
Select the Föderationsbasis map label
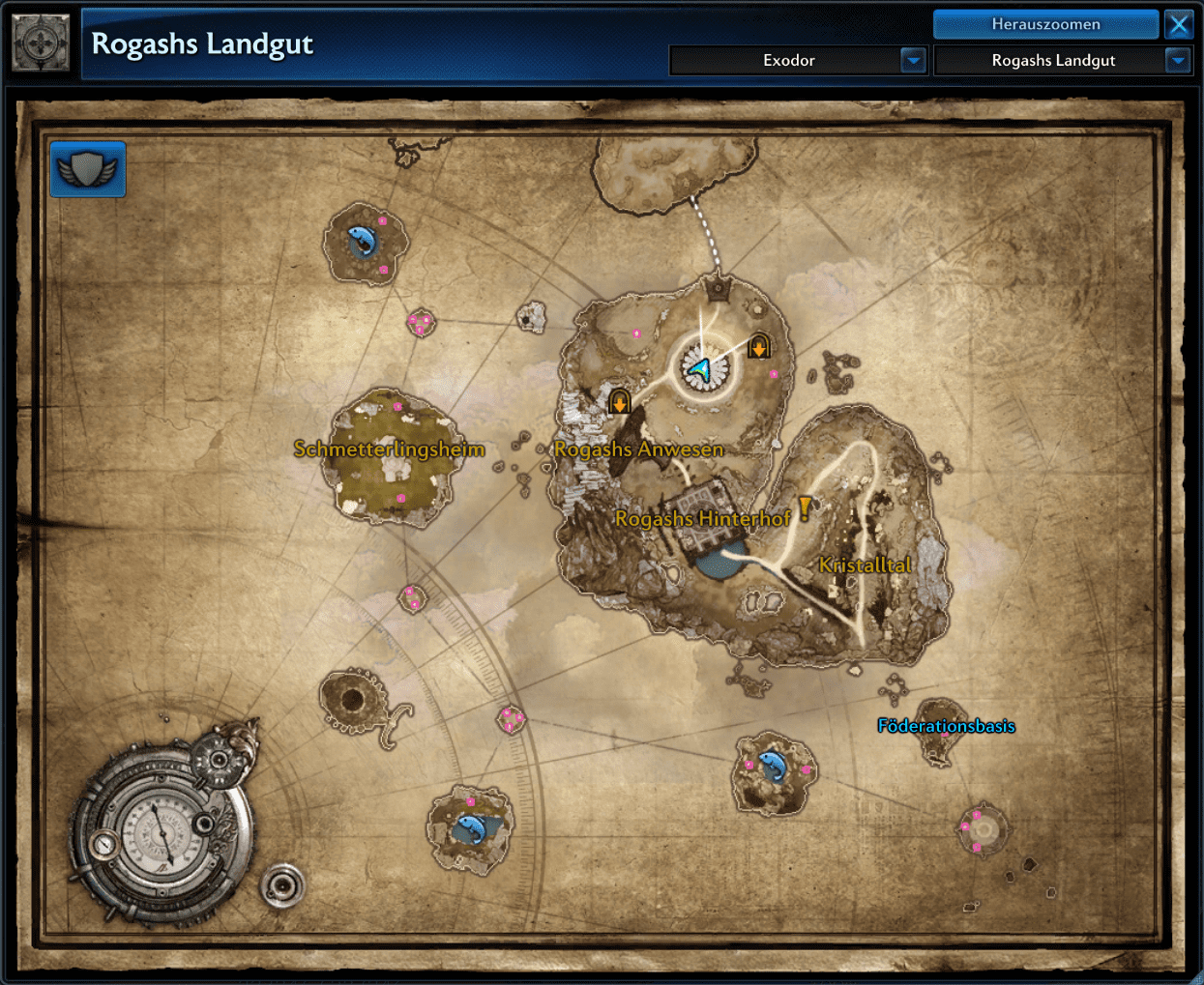click(x=946, y=726)
